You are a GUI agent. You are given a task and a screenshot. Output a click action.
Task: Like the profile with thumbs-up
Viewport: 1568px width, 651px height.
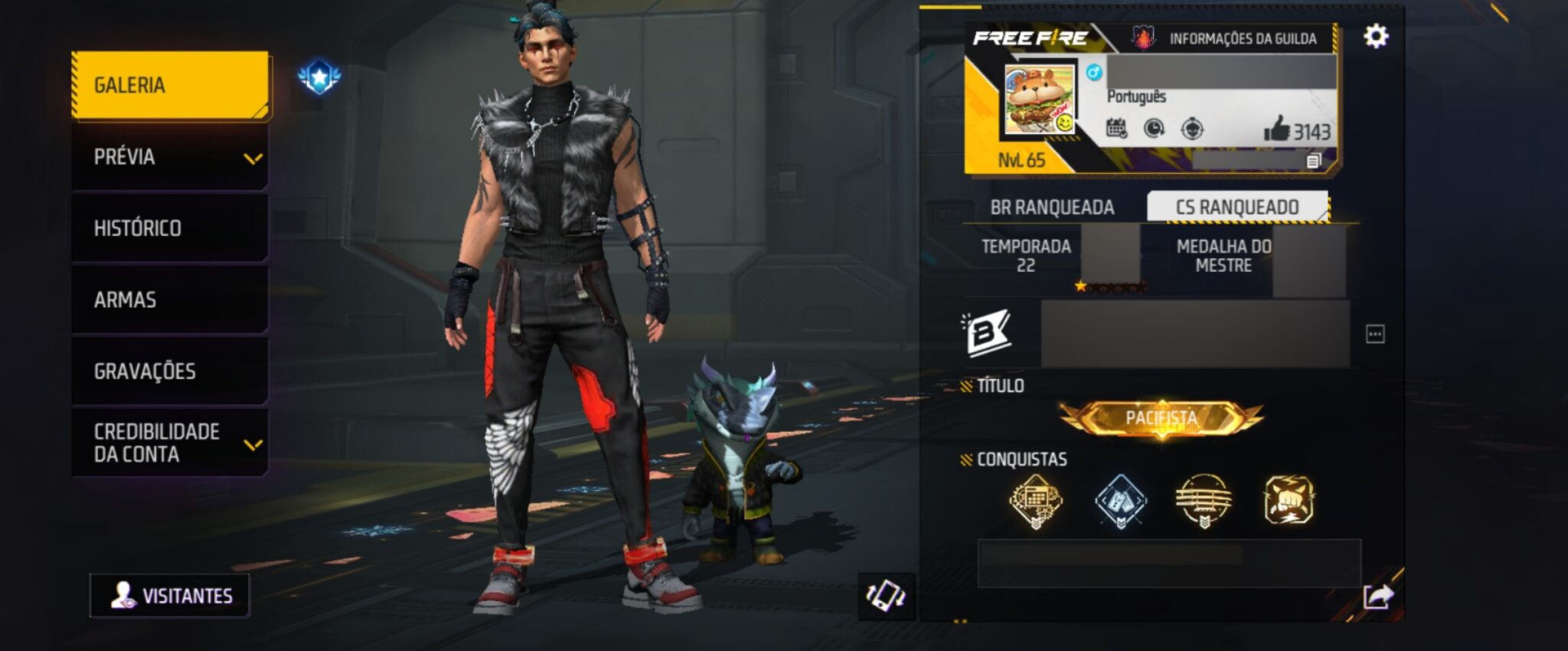pyautogui.click(x=1277, y=129)
